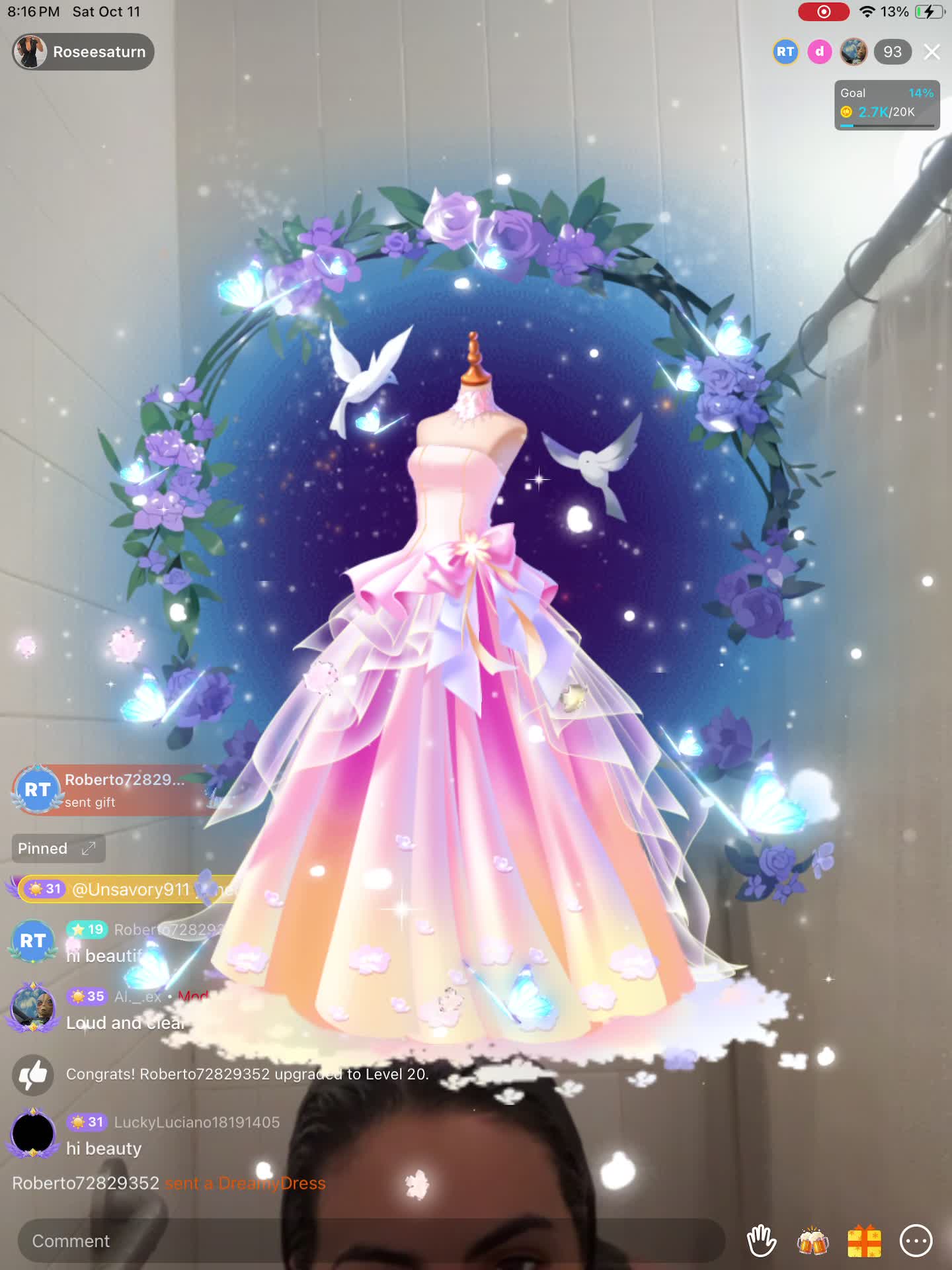Send cheers with the beer mugs icon
Image resolution: width=952 pixels, height=1270 pixels.
pos(813,1241)
